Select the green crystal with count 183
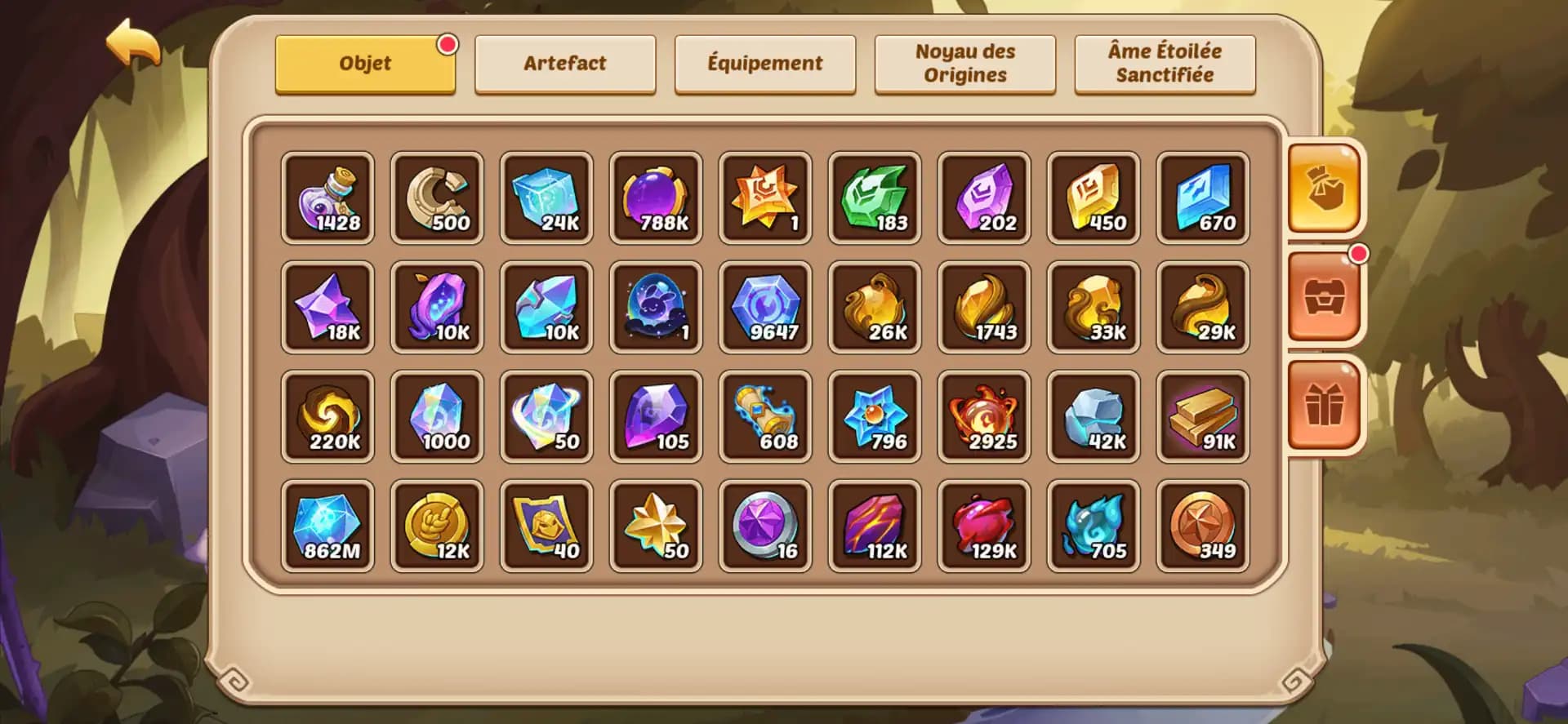This screenshot has width=1568, height=724. [875, 197]
